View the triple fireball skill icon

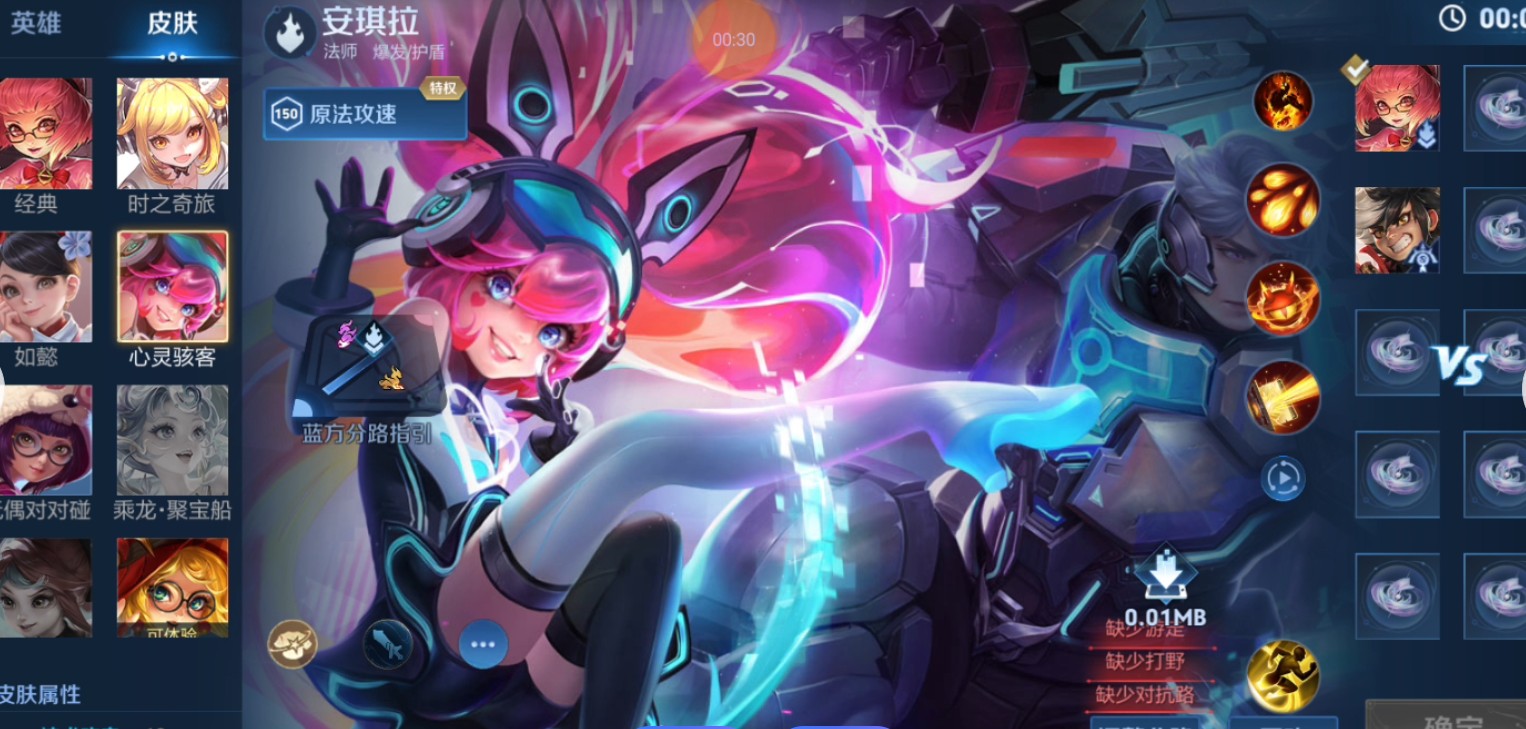pos(1283,200)
